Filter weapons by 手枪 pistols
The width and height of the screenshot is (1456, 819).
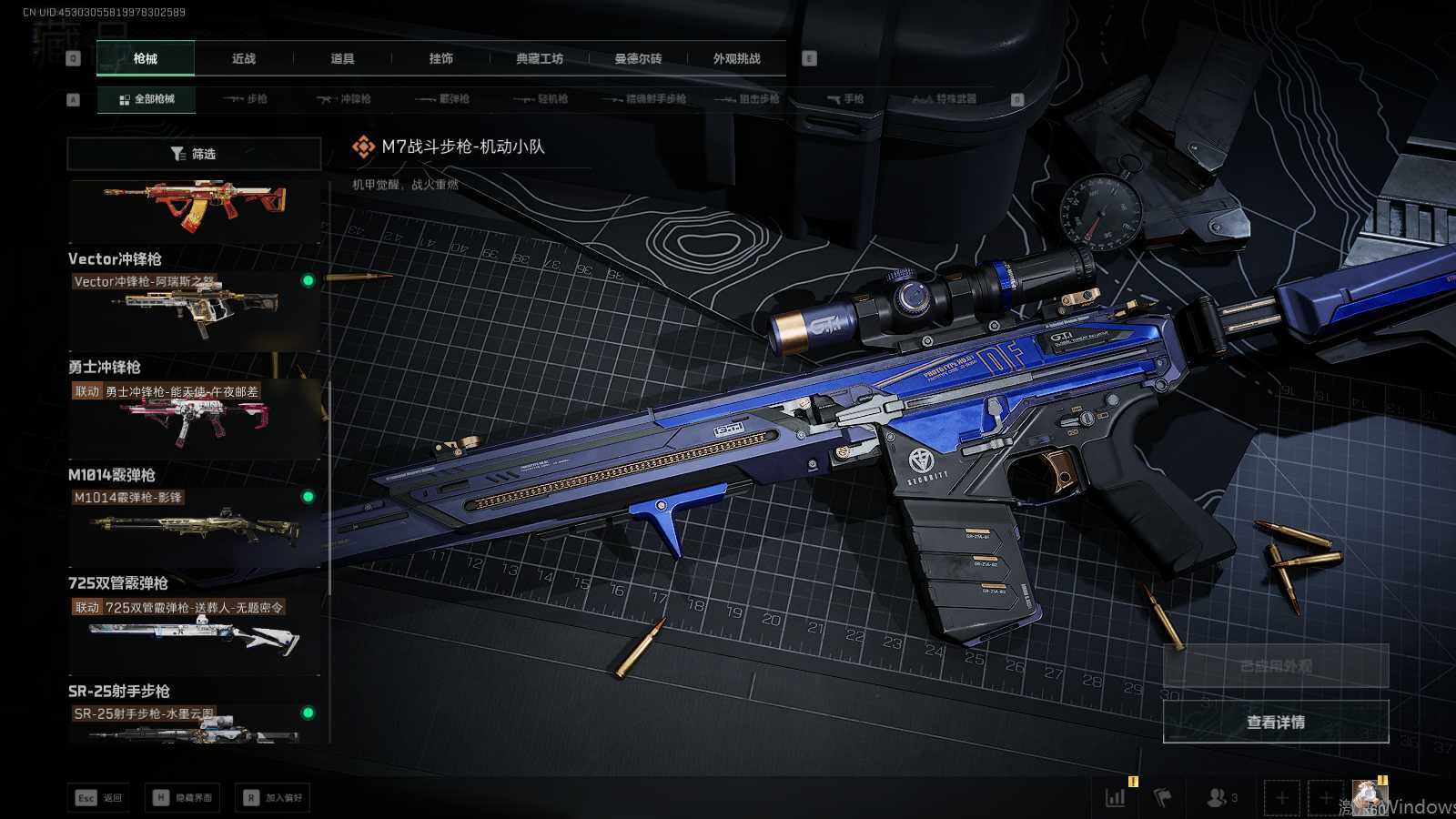click(x=845, y=99)
